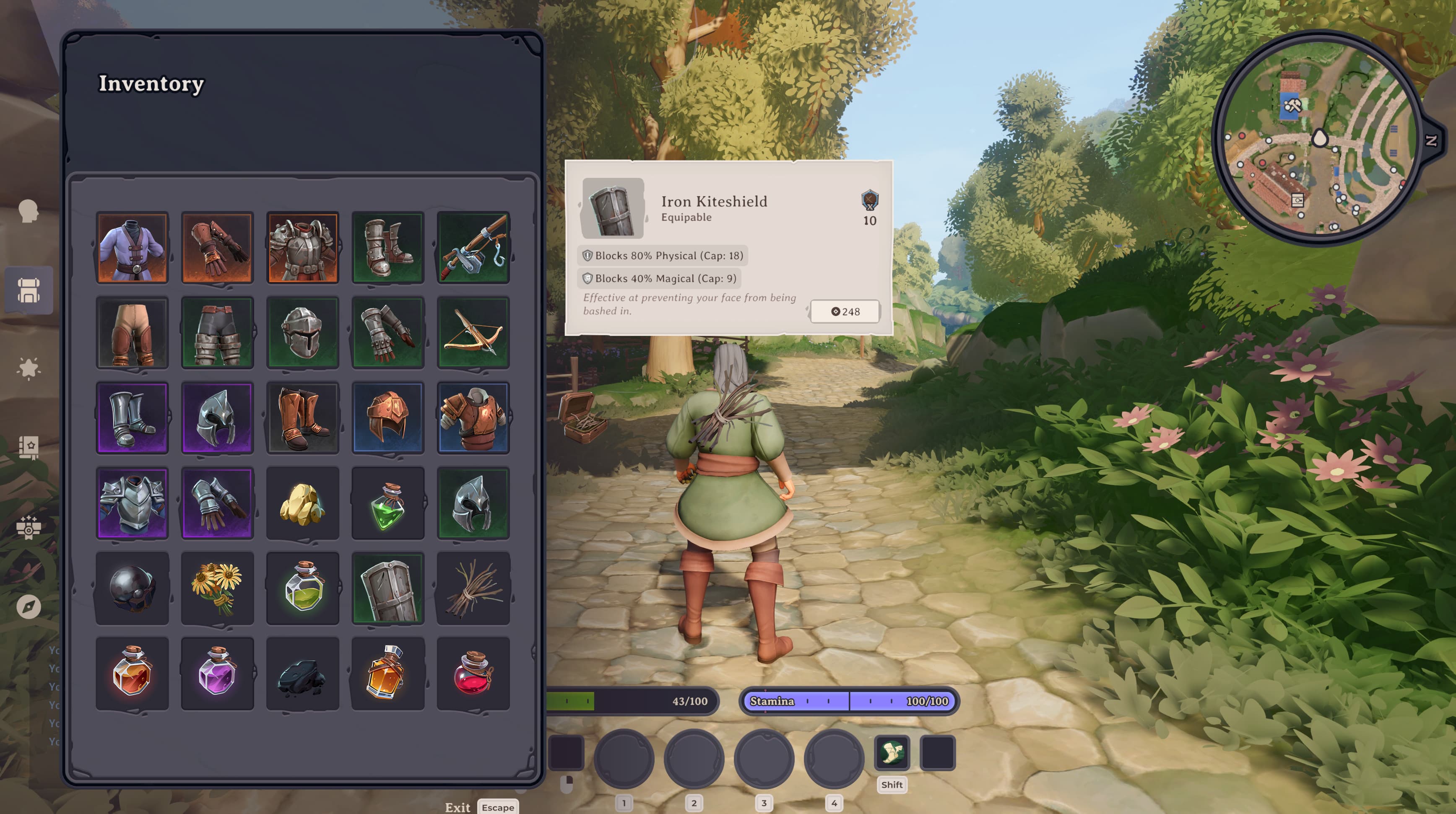This screenshot has height=814, width=1456.
Task: Pick the gold ore nugget
Action: [x=302, y=503]
